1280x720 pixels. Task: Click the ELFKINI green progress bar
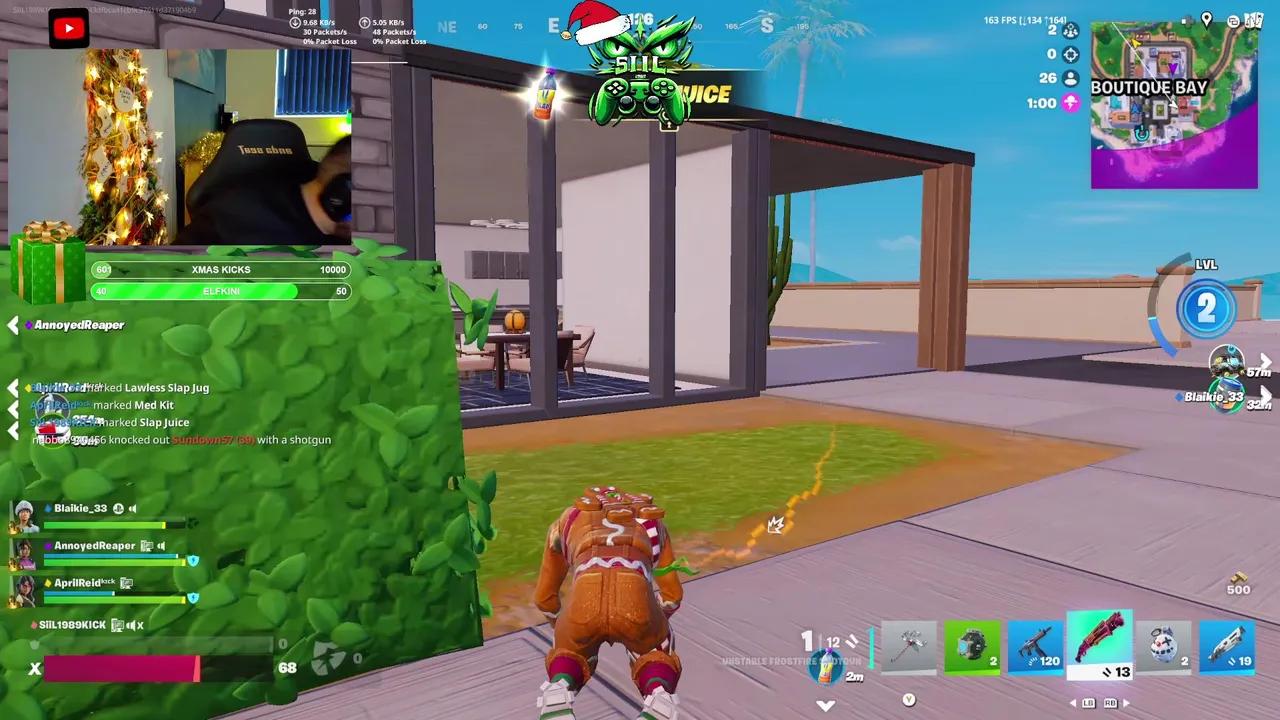pos(221,291)
